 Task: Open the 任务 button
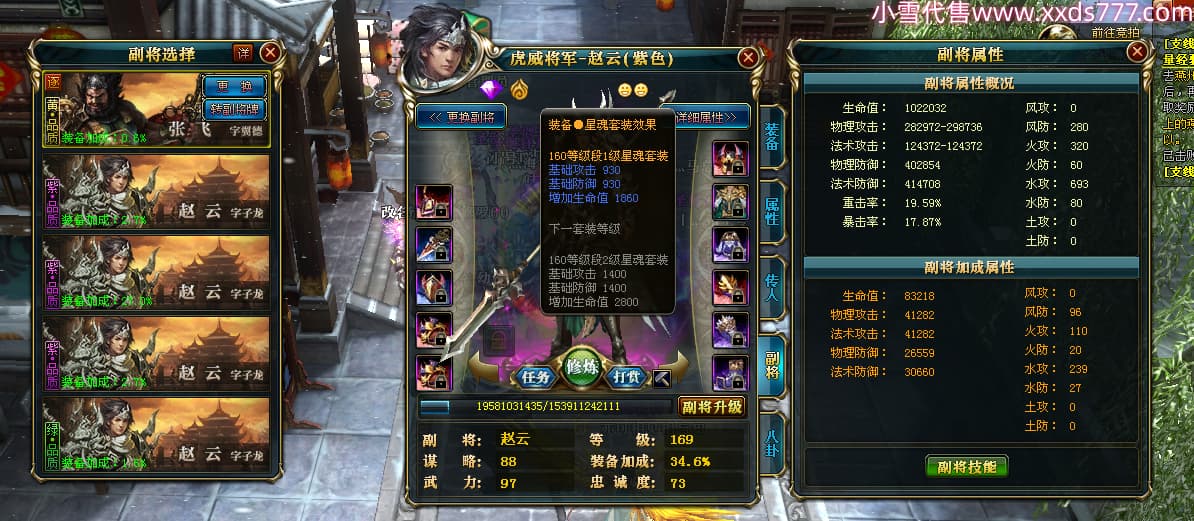[x=536, y=377]
